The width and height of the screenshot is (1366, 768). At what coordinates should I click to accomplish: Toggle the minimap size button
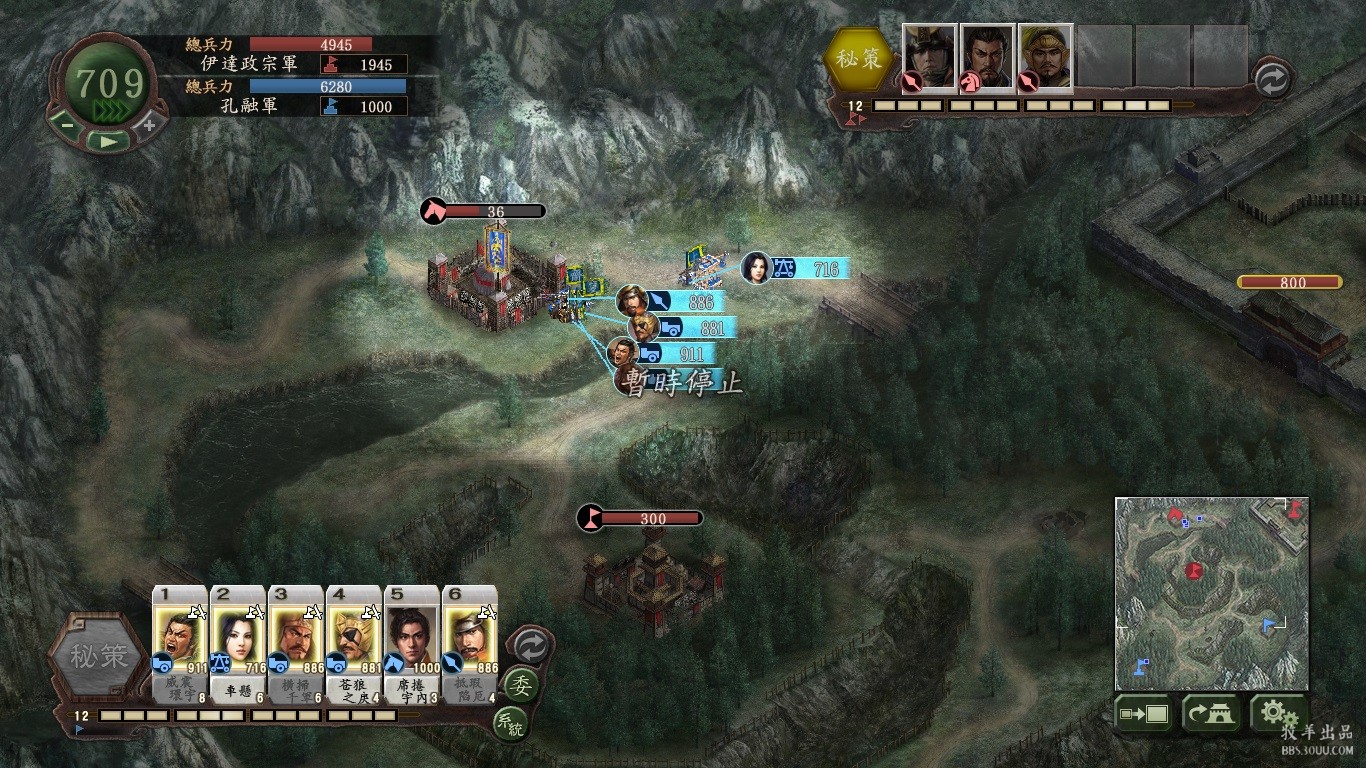[x=1144, y=715]
